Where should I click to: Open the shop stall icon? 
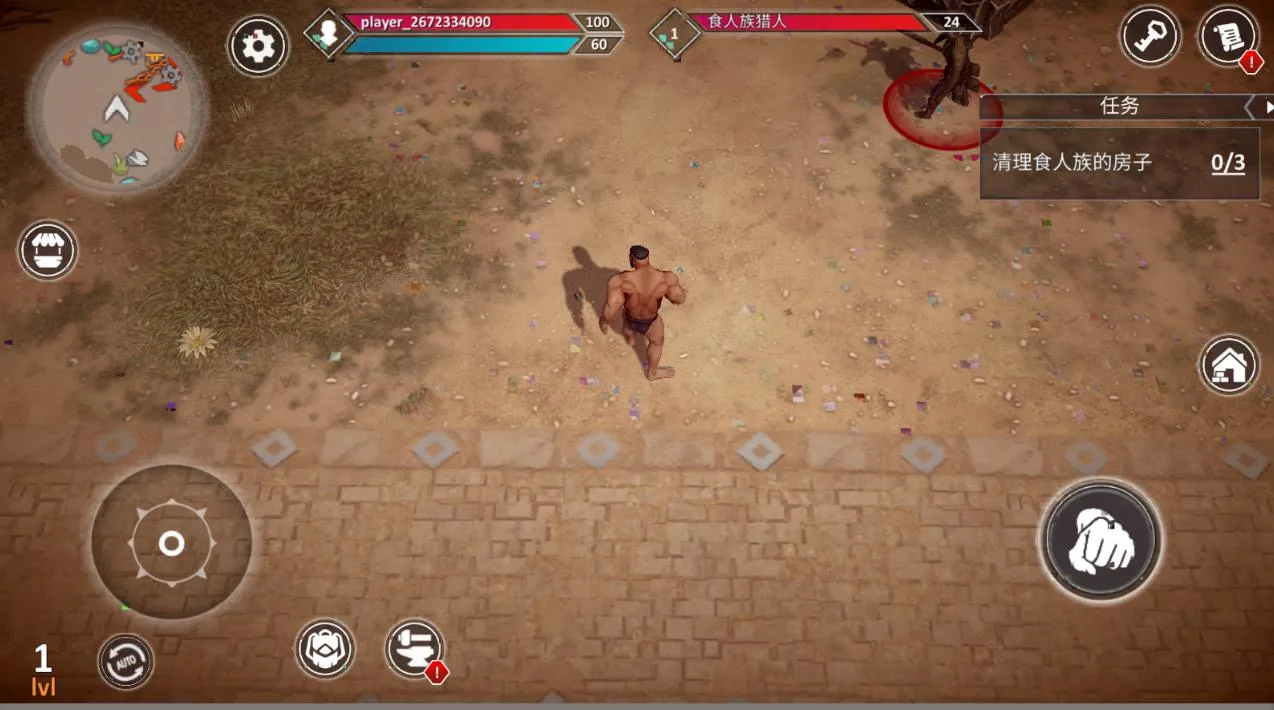click(x=48, y=250)
